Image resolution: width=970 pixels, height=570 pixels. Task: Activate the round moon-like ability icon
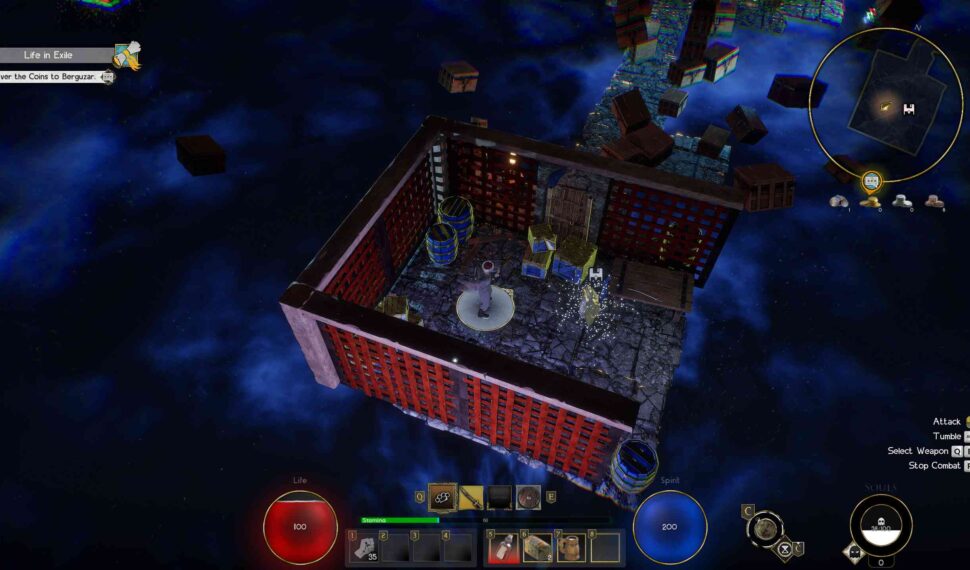pos(765,528)
